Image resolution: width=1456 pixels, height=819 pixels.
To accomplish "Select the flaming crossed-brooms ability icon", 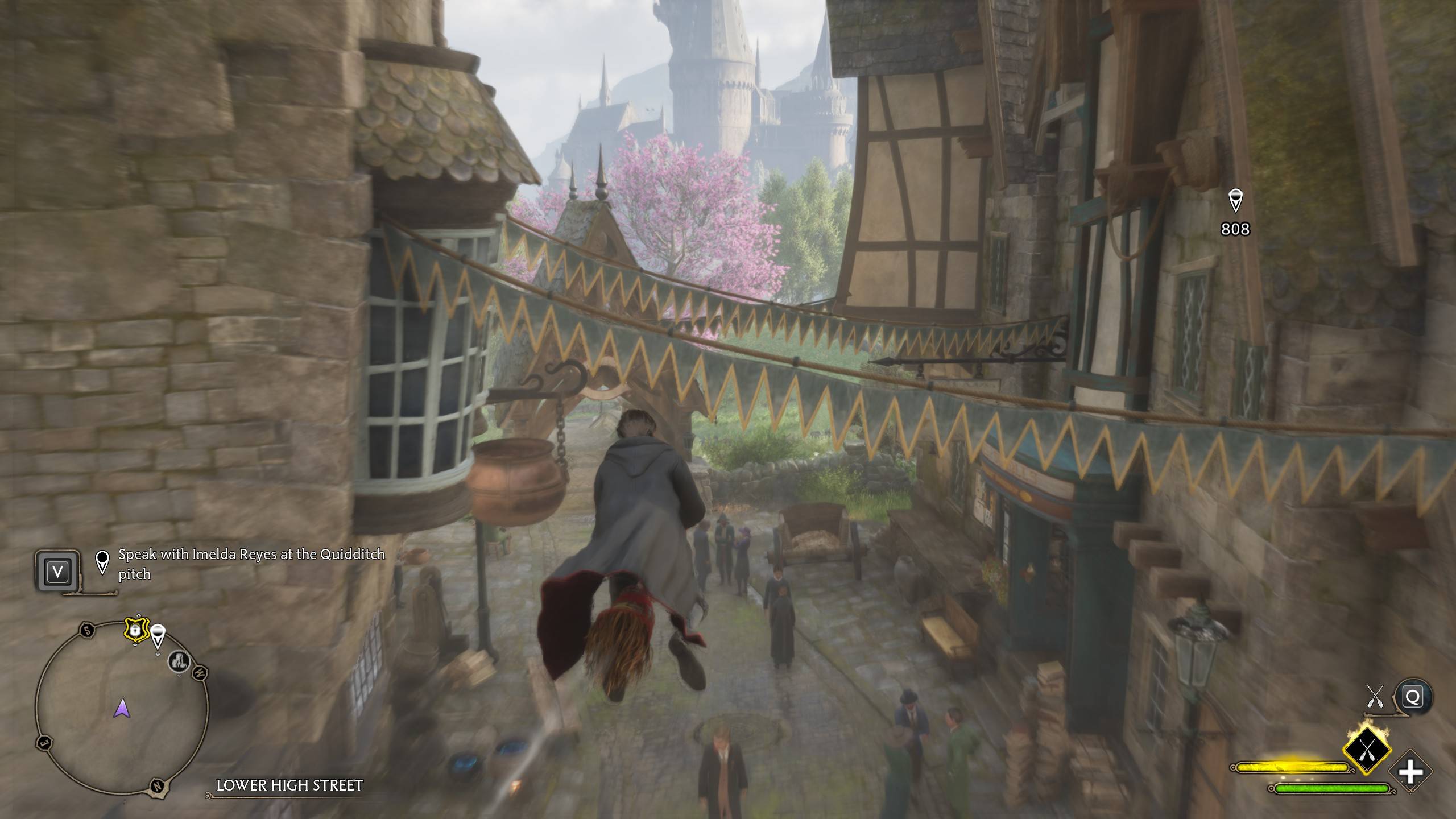I will [x=1367, y=749].
